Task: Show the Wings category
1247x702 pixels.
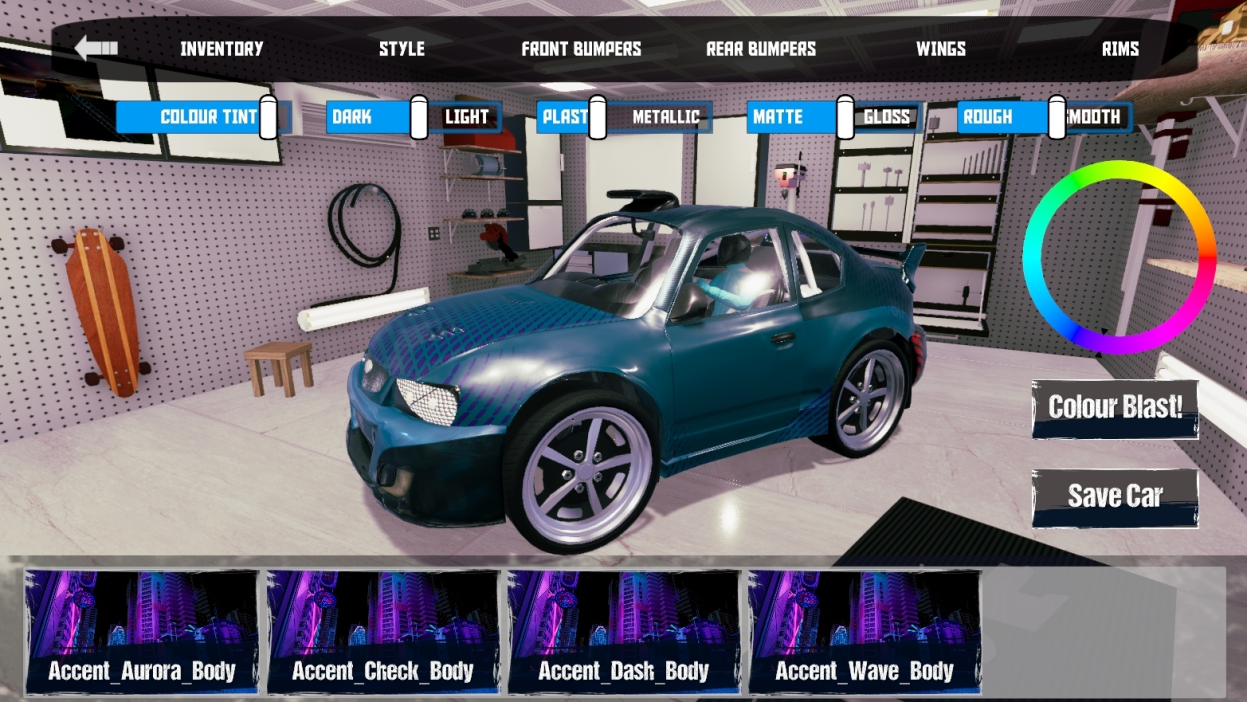Action: click(x=941, y=48)
